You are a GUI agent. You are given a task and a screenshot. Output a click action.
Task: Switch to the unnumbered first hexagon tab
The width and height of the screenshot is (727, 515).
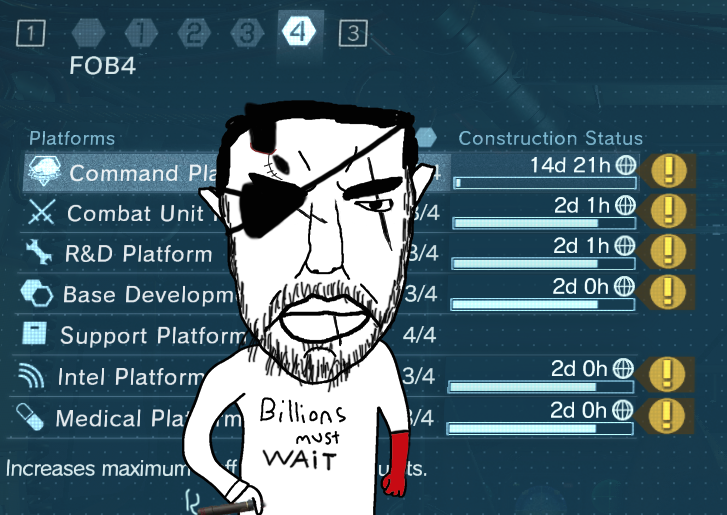(x=89, y=33)
